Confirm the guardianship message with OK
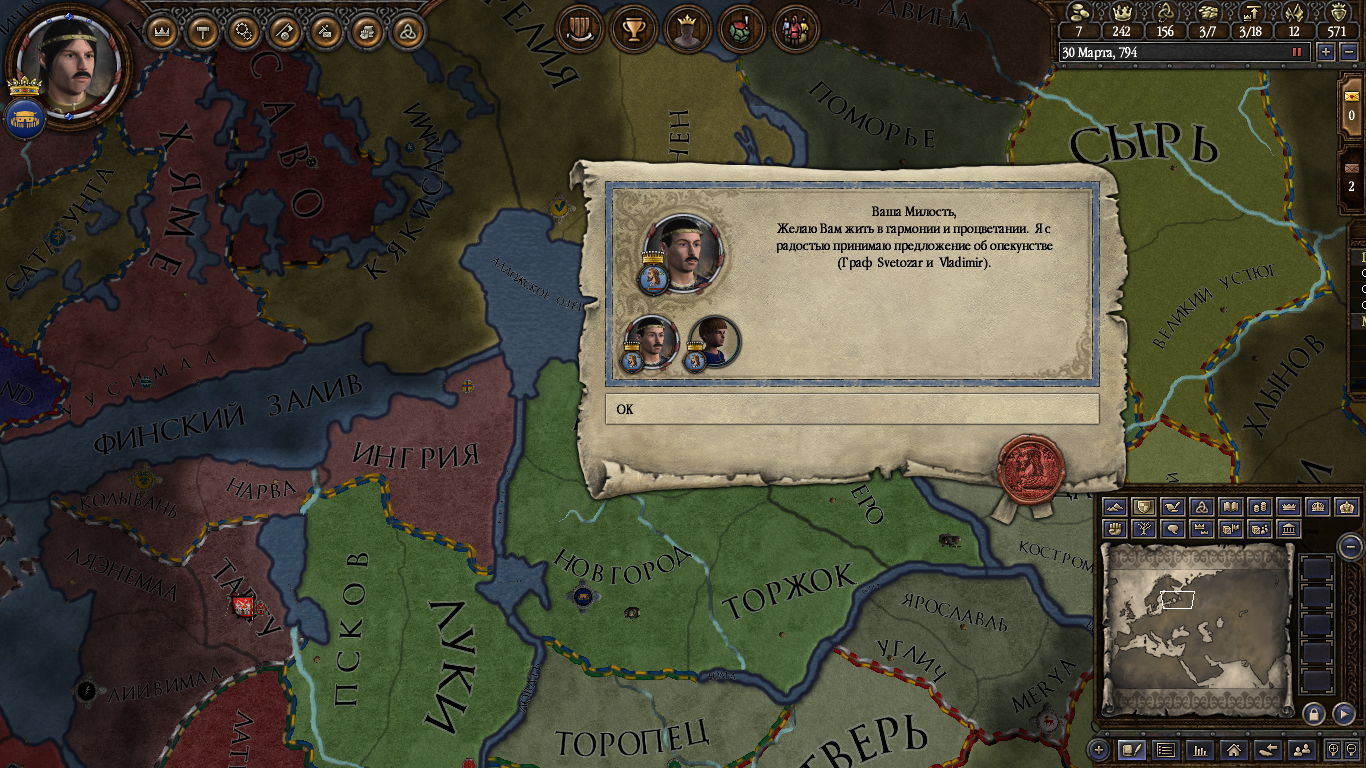1366x768 pixels. pyautogui.click(x=851, y=409)
